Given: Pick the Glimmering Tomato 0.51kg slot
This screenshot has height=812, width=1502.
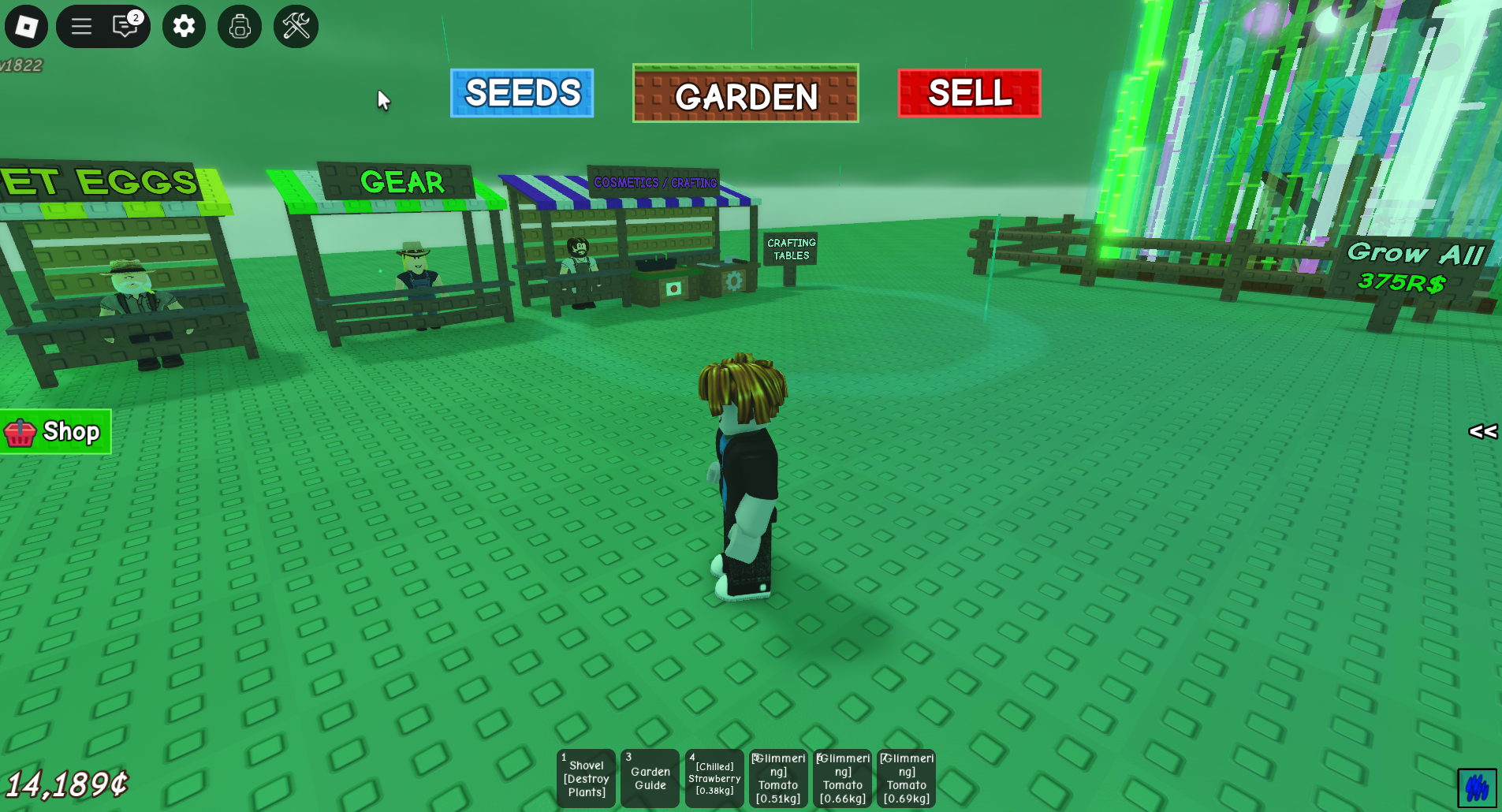Looking at the screenshot, I should [778, 778].
